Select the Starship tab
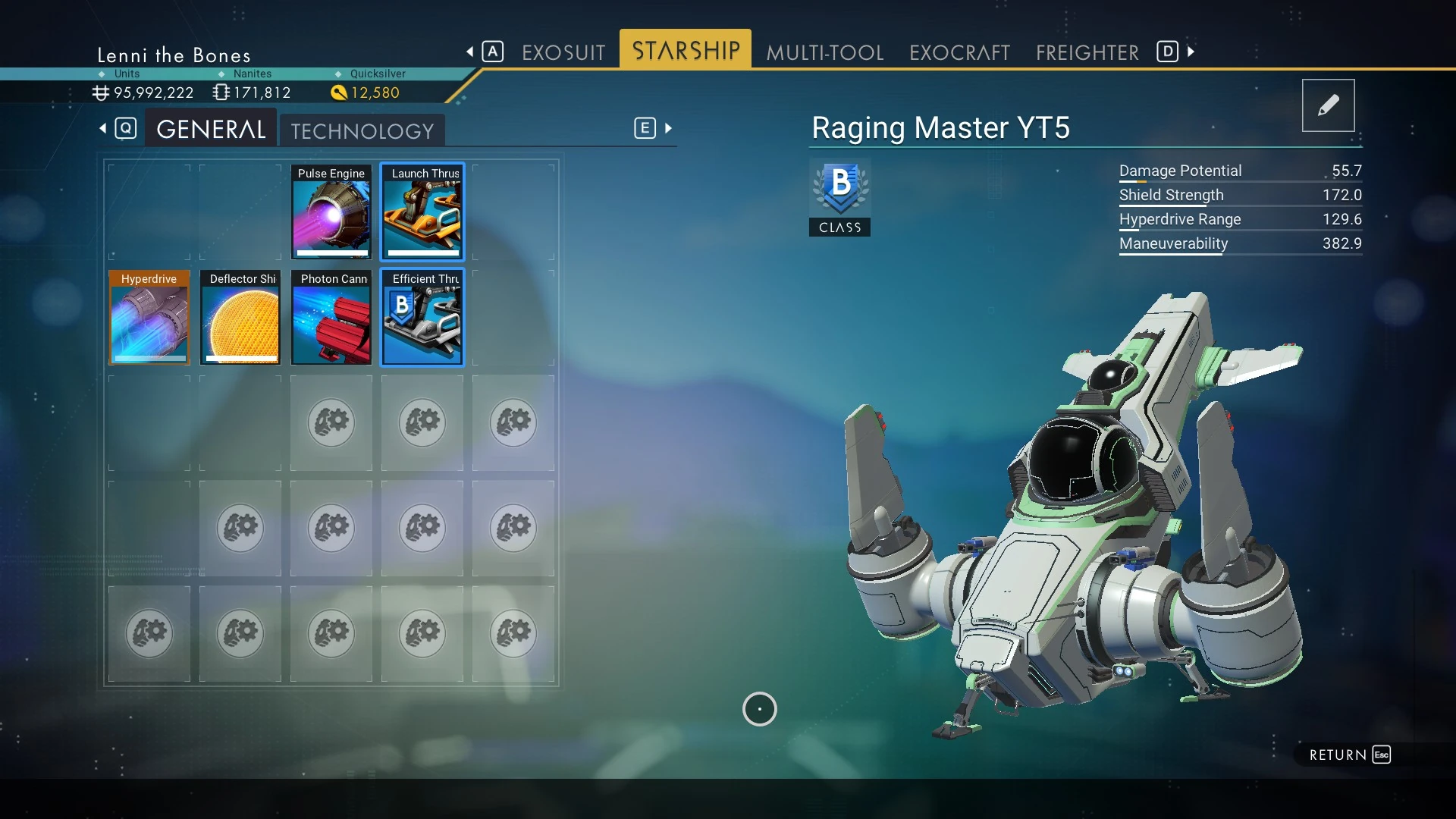The width and height of the screenshot is (1456, 819). pyautogui.click(x=686, y=51)
